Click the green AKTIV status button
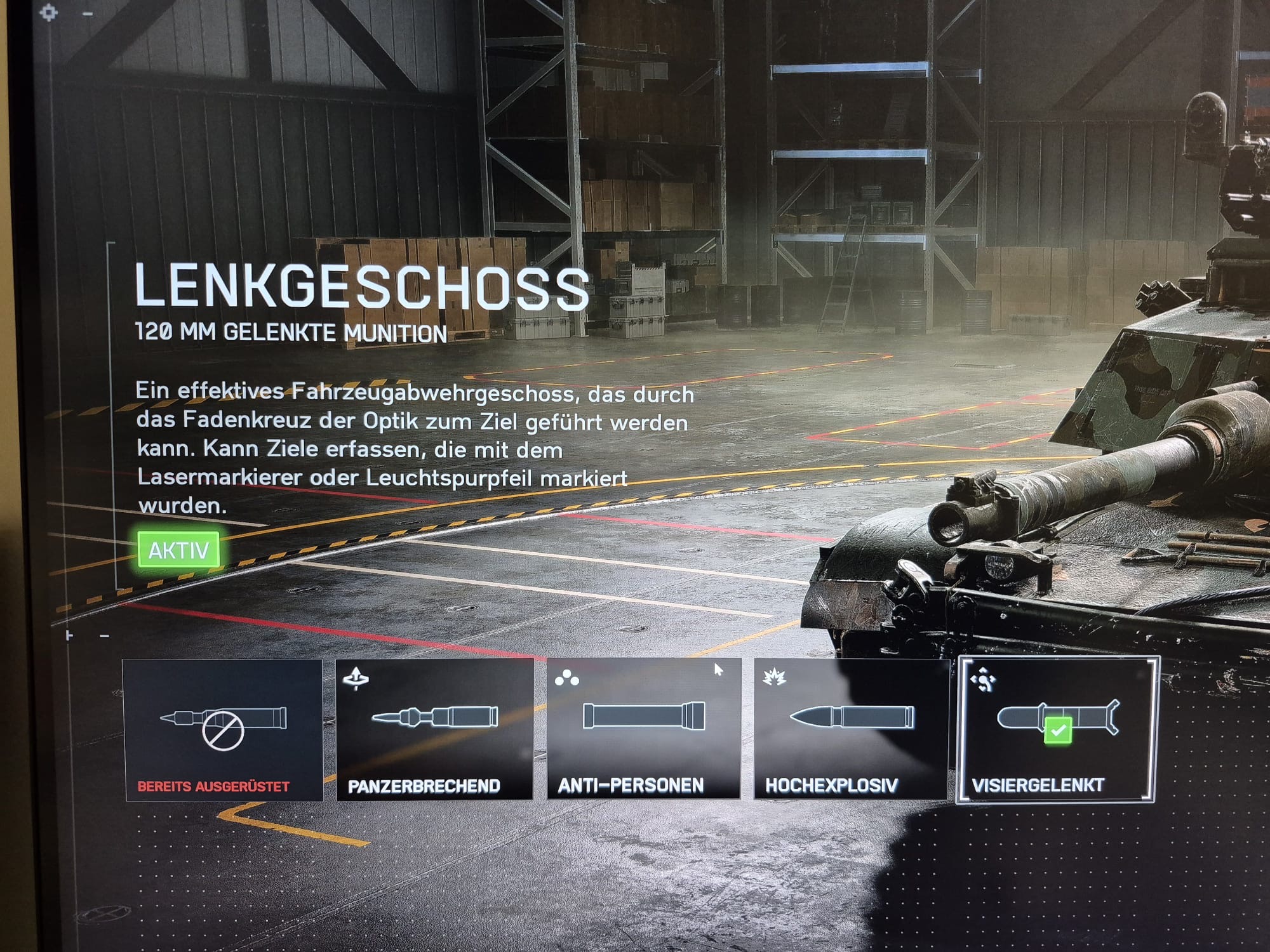Screen dimensions: 1270x952 [x=178, y=550]
